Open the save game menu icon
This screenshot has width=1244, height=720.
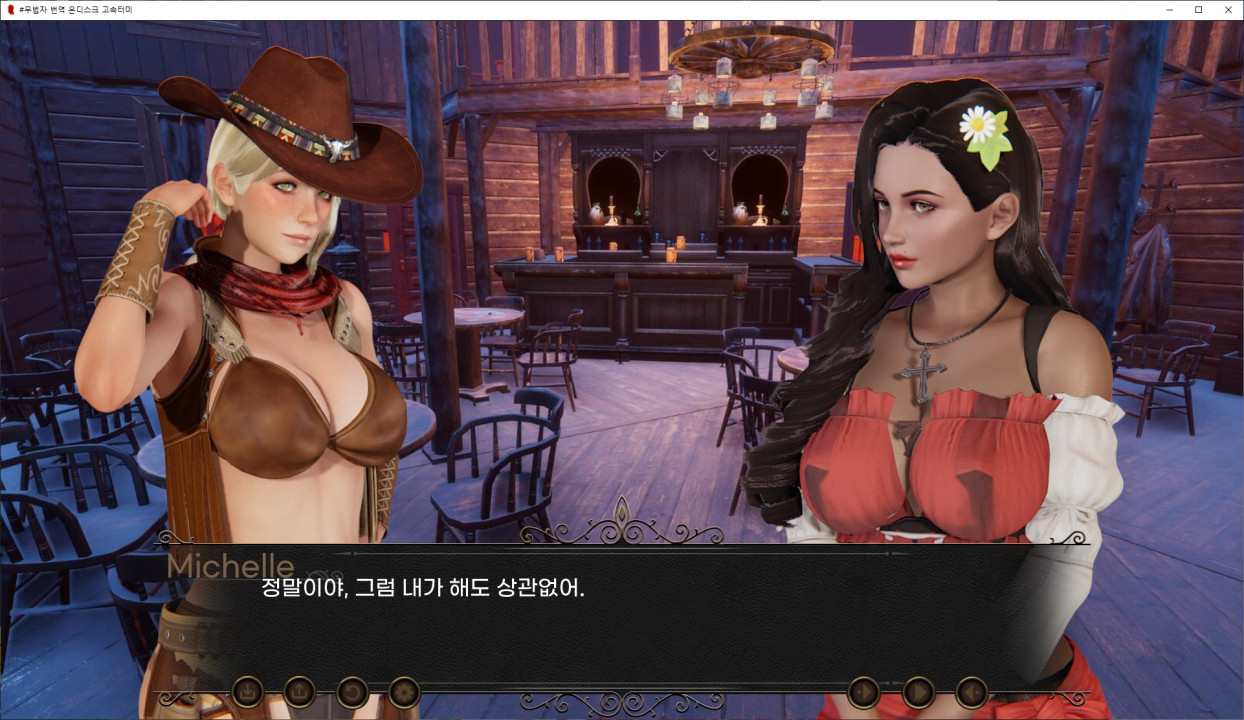tap(247, 691)
